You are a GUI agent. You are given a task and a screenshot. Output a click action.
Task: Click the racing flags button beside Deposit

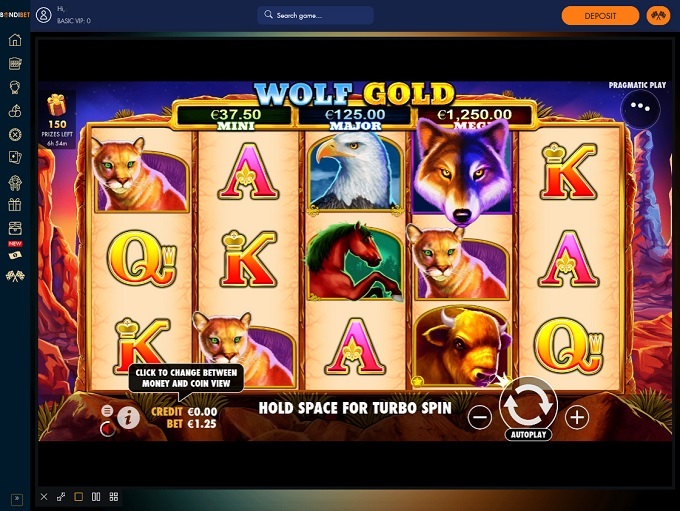tap(657, 16)
